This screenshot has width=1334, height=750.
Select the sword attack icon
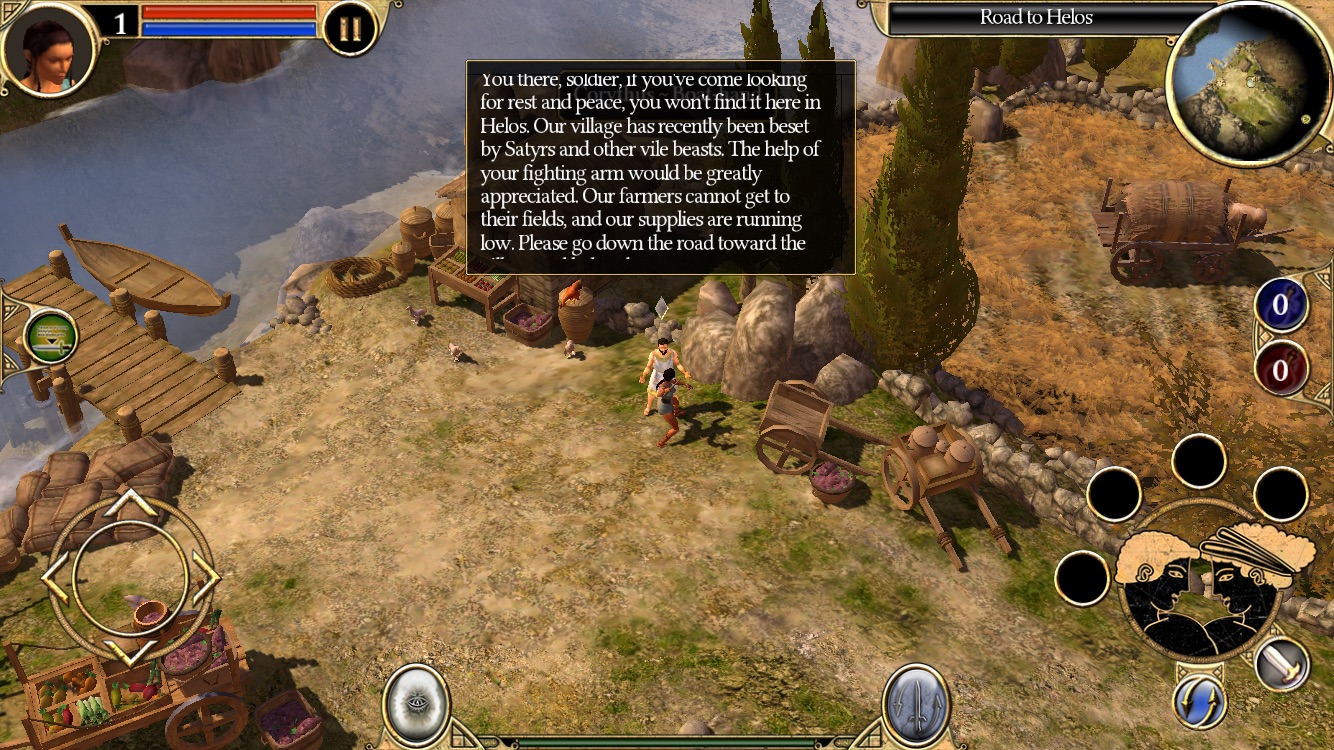1281,664
